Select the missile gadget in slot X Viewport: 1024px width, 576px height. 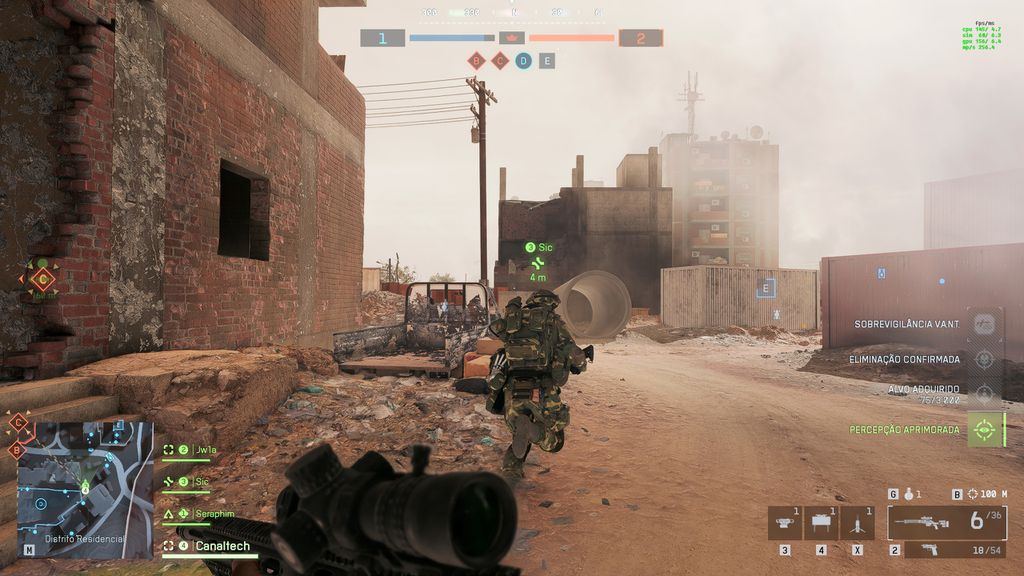click(858, 522)
